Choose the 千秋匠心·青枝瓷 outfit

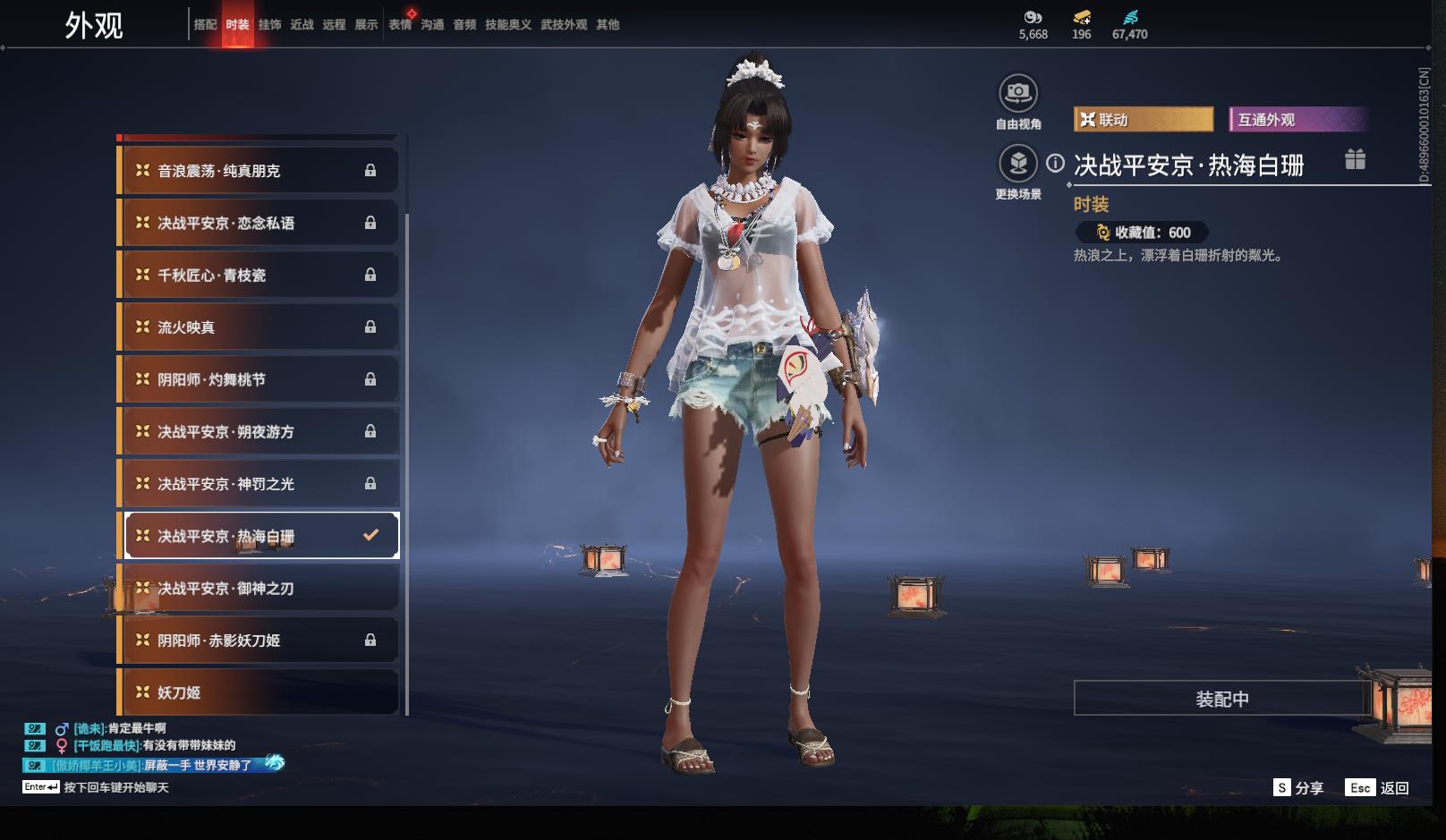pyautogui.click(x=259, y=276)
